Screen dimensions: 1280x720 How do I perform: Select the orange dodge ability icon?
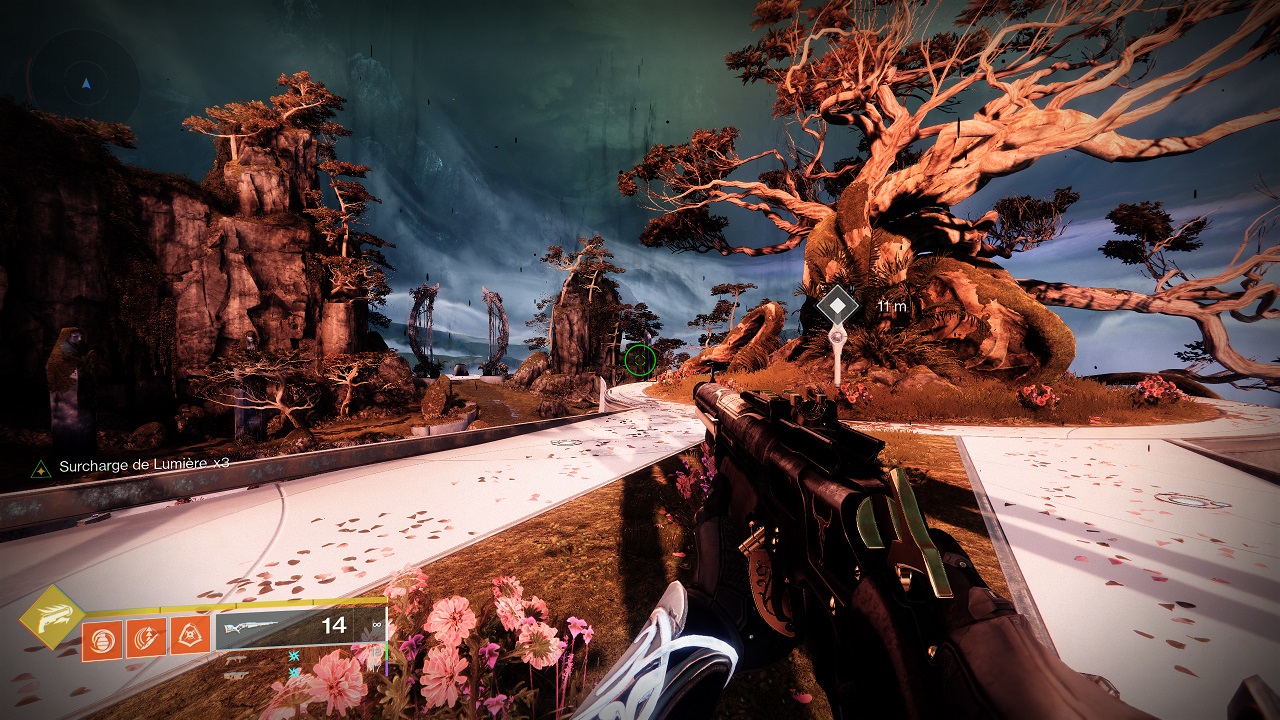tap(190, 635)
